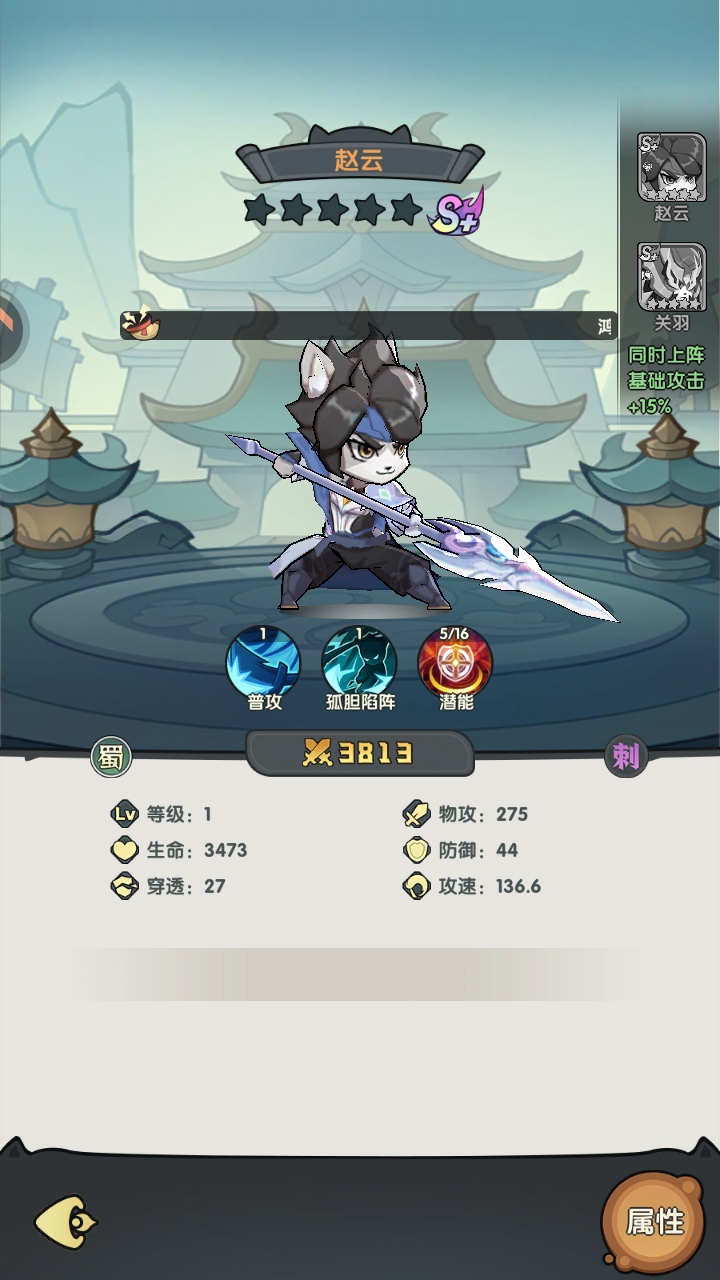Viewport: 720px width, 1280px height.
Task: Tap the 蜀 faction badge
Action: click(x=111, y=757)
